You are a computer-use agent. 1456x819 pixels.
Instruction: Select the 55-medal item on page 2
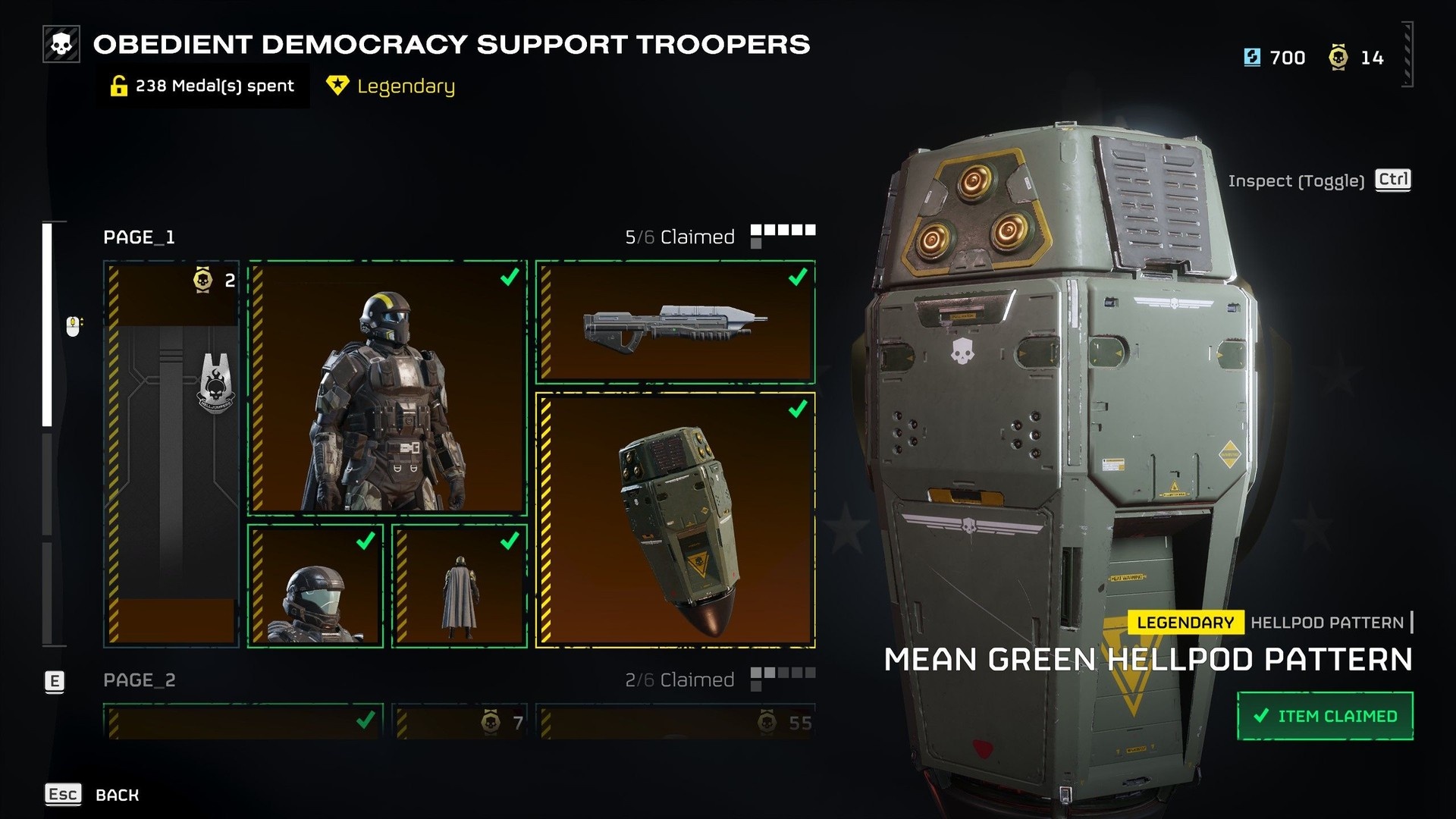[x=675, y=723]
